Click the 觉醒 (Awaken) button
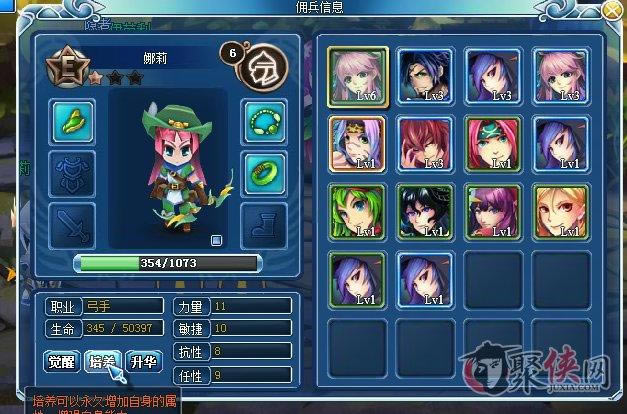This screenshot has height=414, width=627. 62,361
